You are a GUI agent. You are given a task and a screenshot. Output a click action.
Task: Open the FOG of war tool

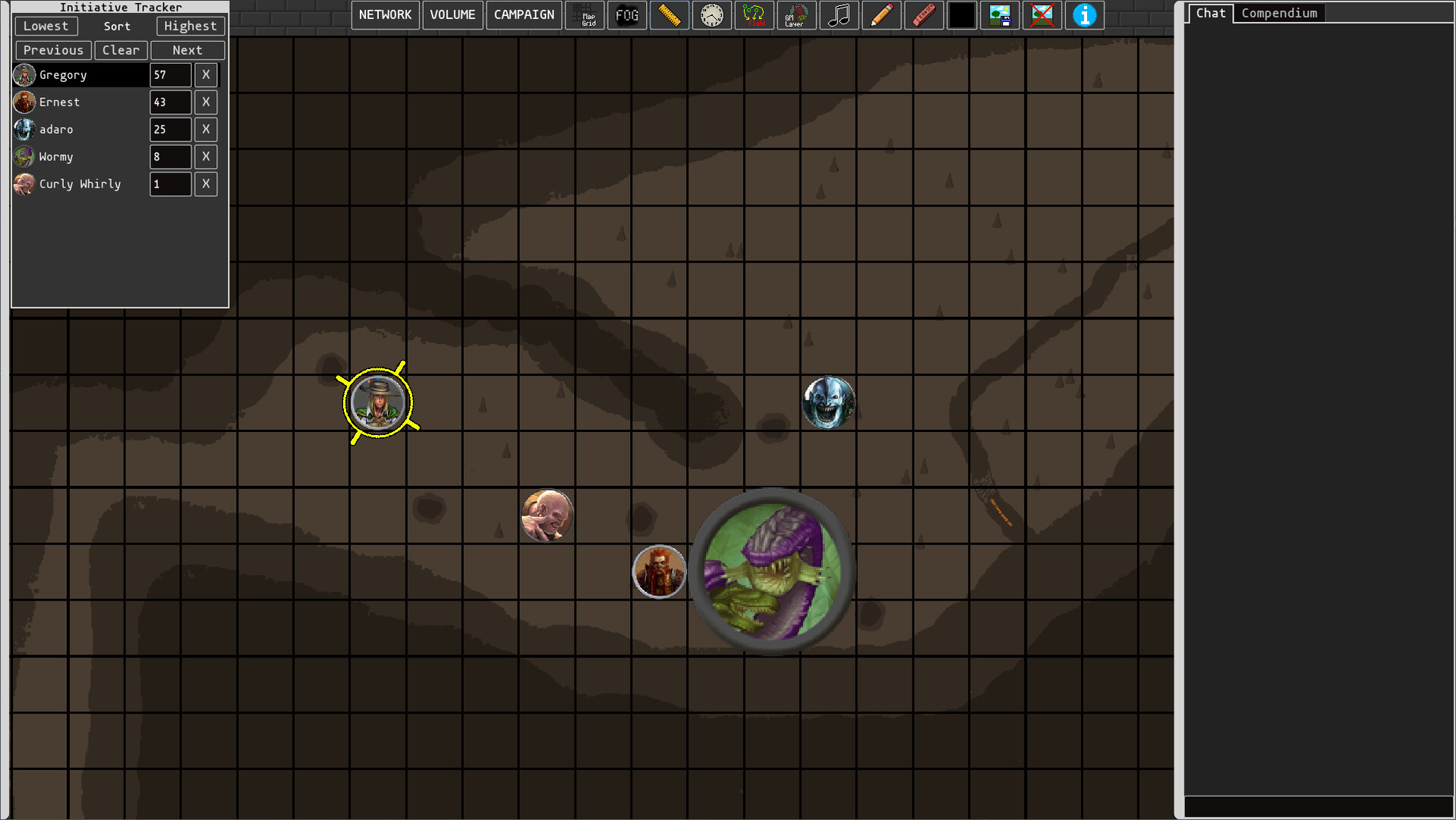(627, 15)
